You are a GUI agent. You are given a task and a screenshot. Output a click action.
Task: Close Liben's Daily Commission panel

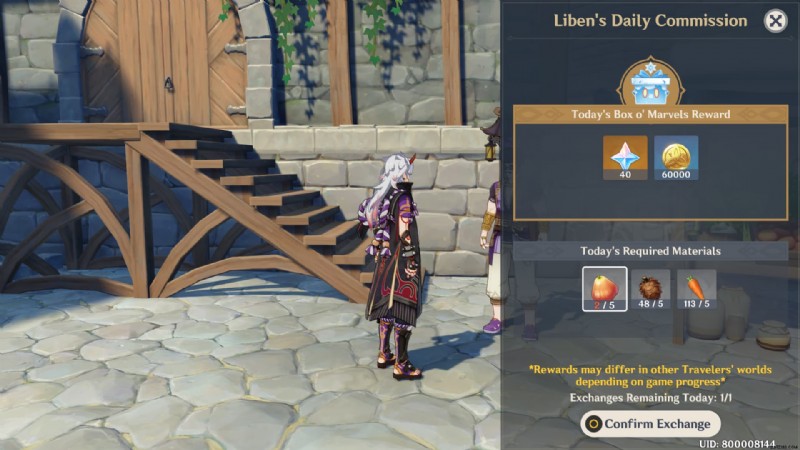(x=775, y=21)
